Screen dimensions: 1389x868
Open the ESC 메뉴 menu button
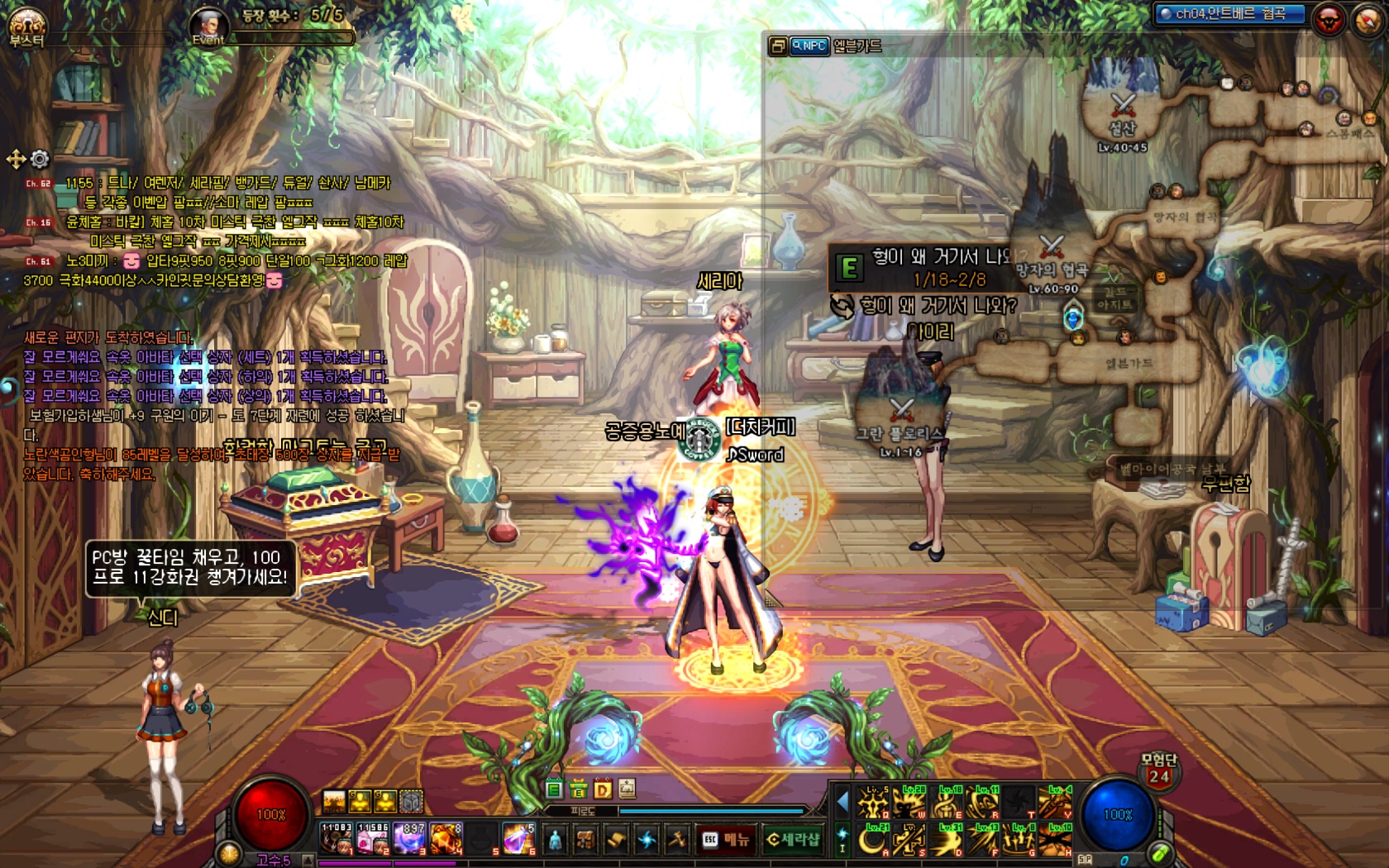pos(727,840)
